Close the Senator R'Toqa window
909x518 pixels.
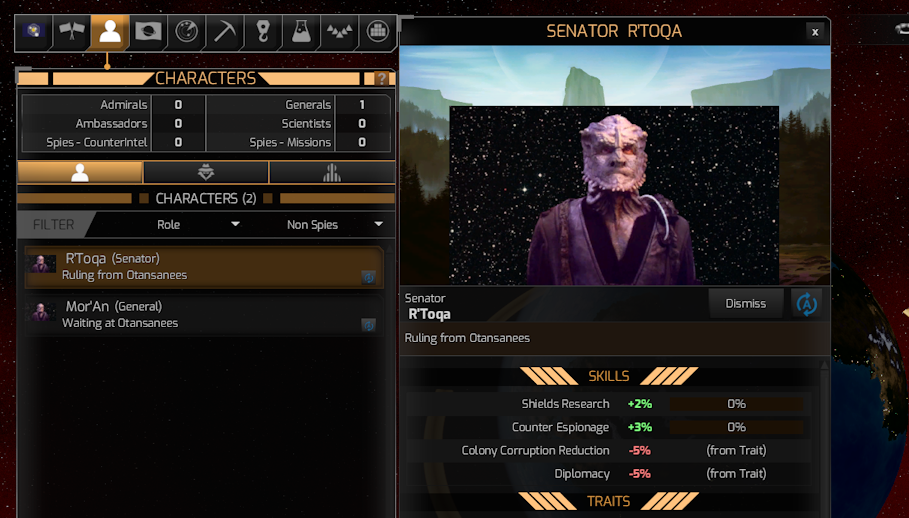[x=815, y=32]
